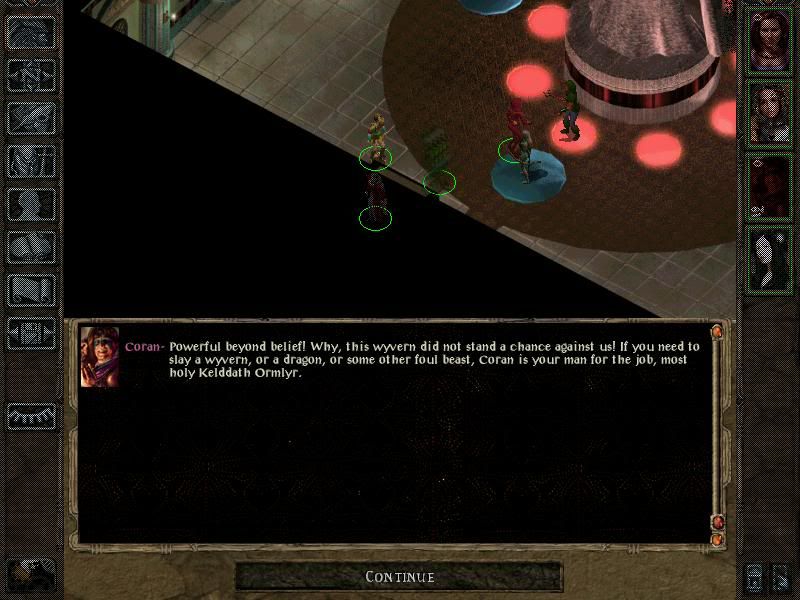
Task: Click Coran's portrait in the dialogue box
Action: point(99,355)
